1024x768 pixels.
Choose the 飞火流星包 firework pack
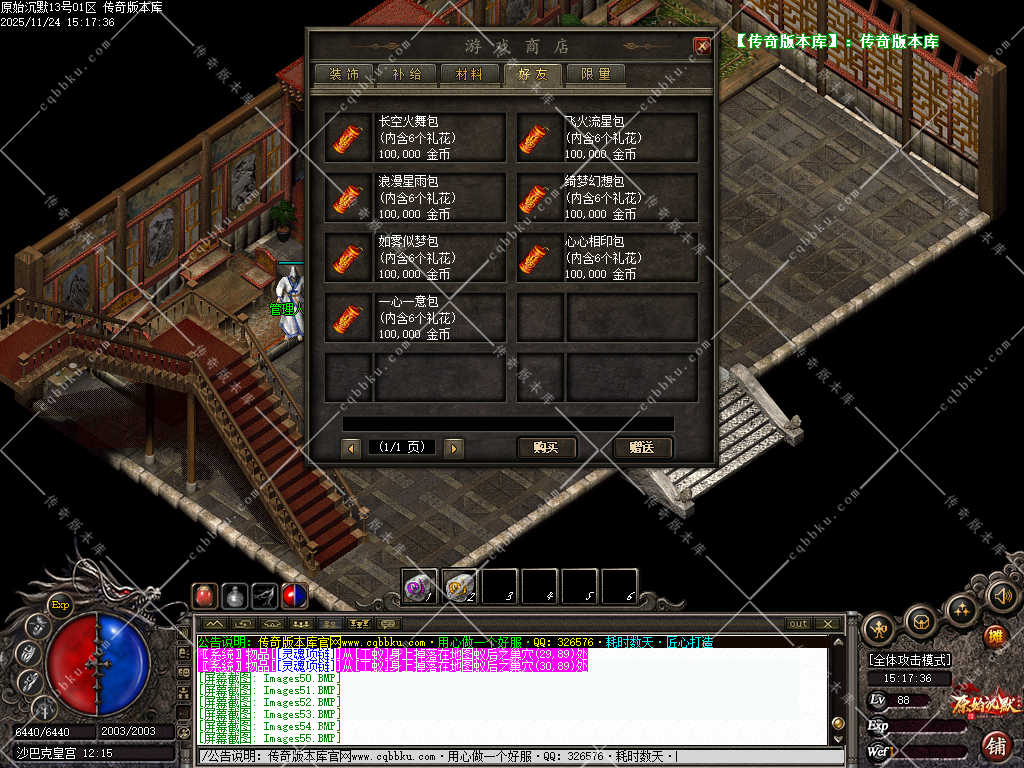606,138
